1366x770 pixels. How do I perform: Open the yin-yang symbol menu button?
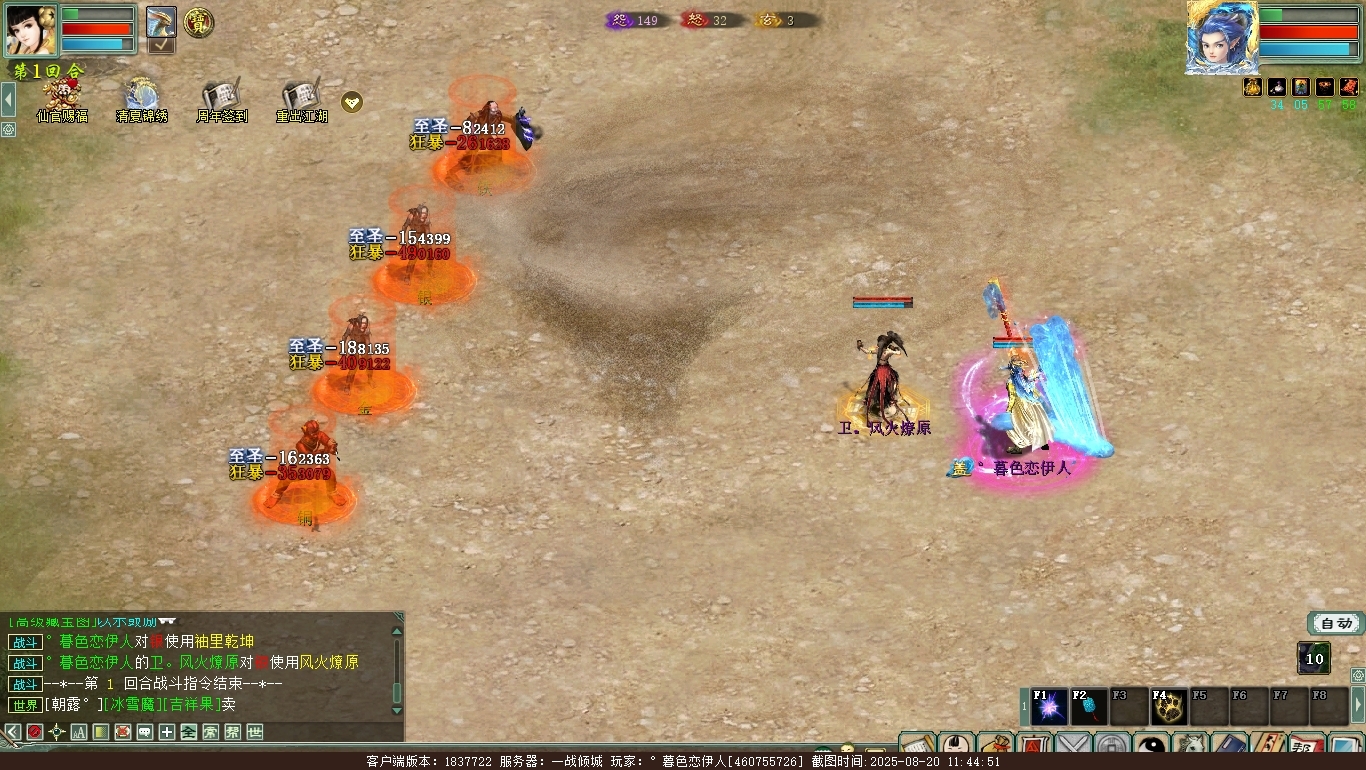click(x=1151, y=746)
